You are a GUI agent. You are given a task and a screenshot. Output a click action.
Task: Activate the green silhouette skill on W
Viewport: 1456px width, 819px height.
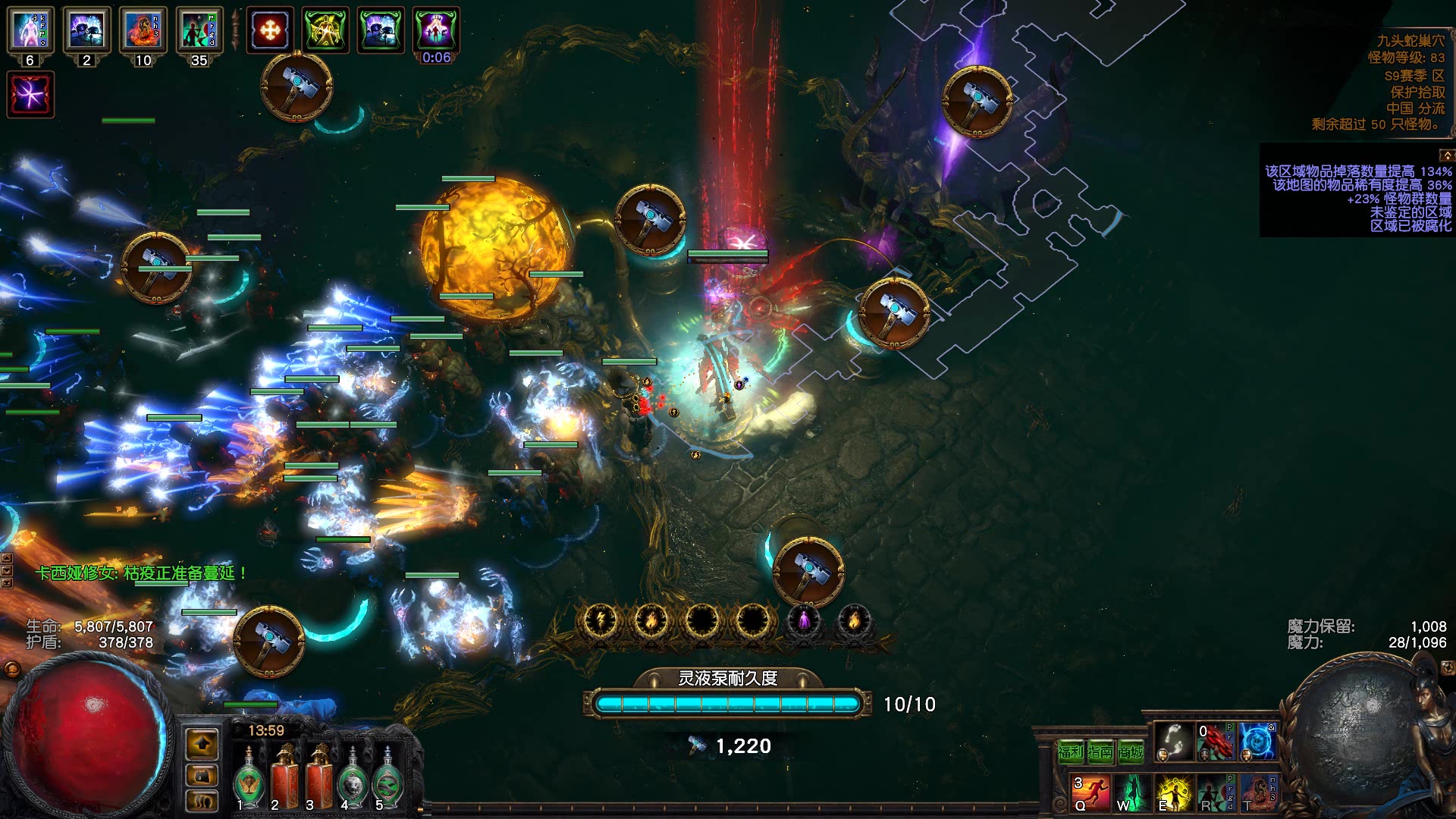pos(1131,792)
